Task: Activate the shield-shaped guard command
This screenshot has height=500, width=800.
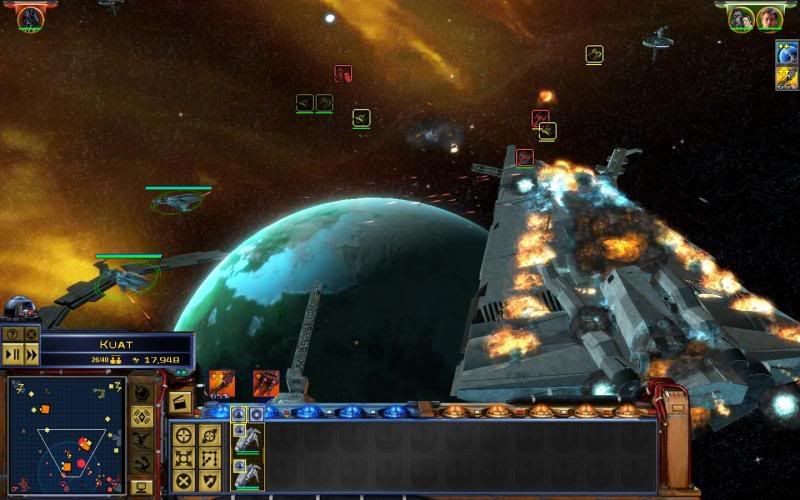Action: point(209,480)
